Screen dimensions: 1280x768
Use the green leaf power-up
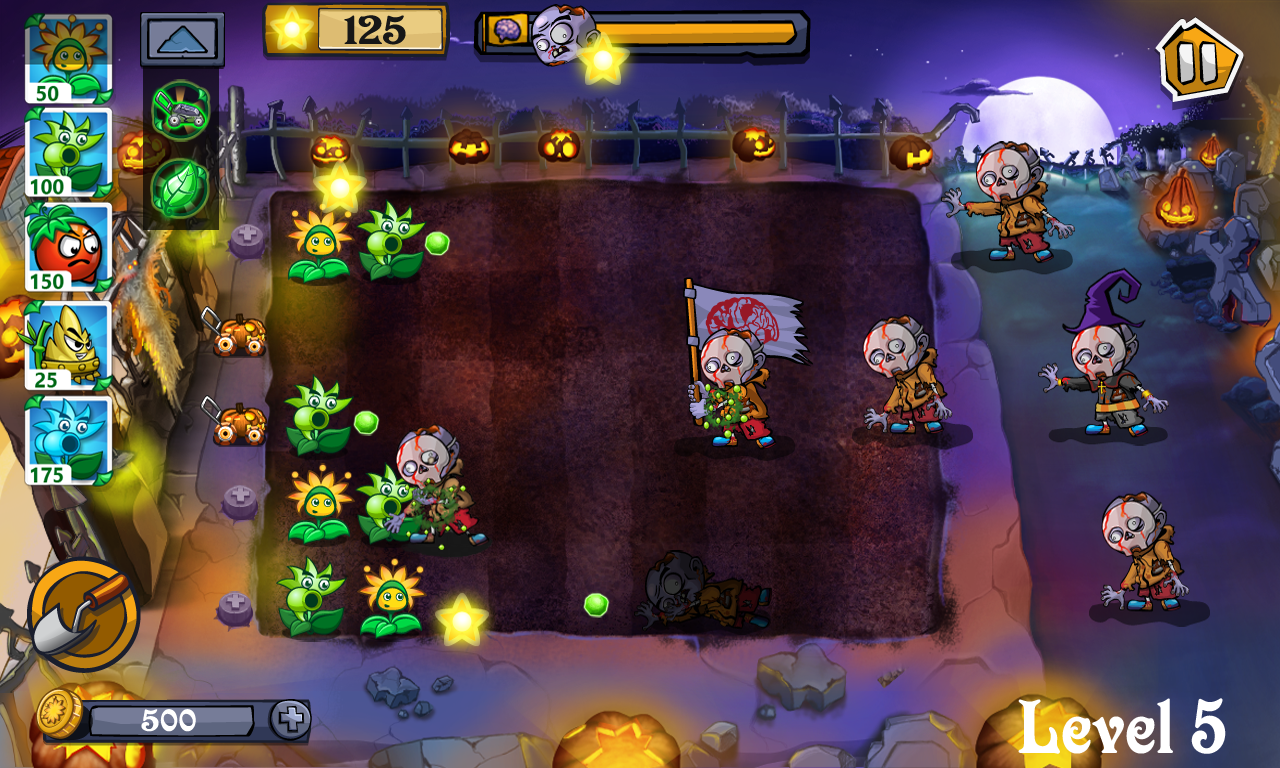181,187
